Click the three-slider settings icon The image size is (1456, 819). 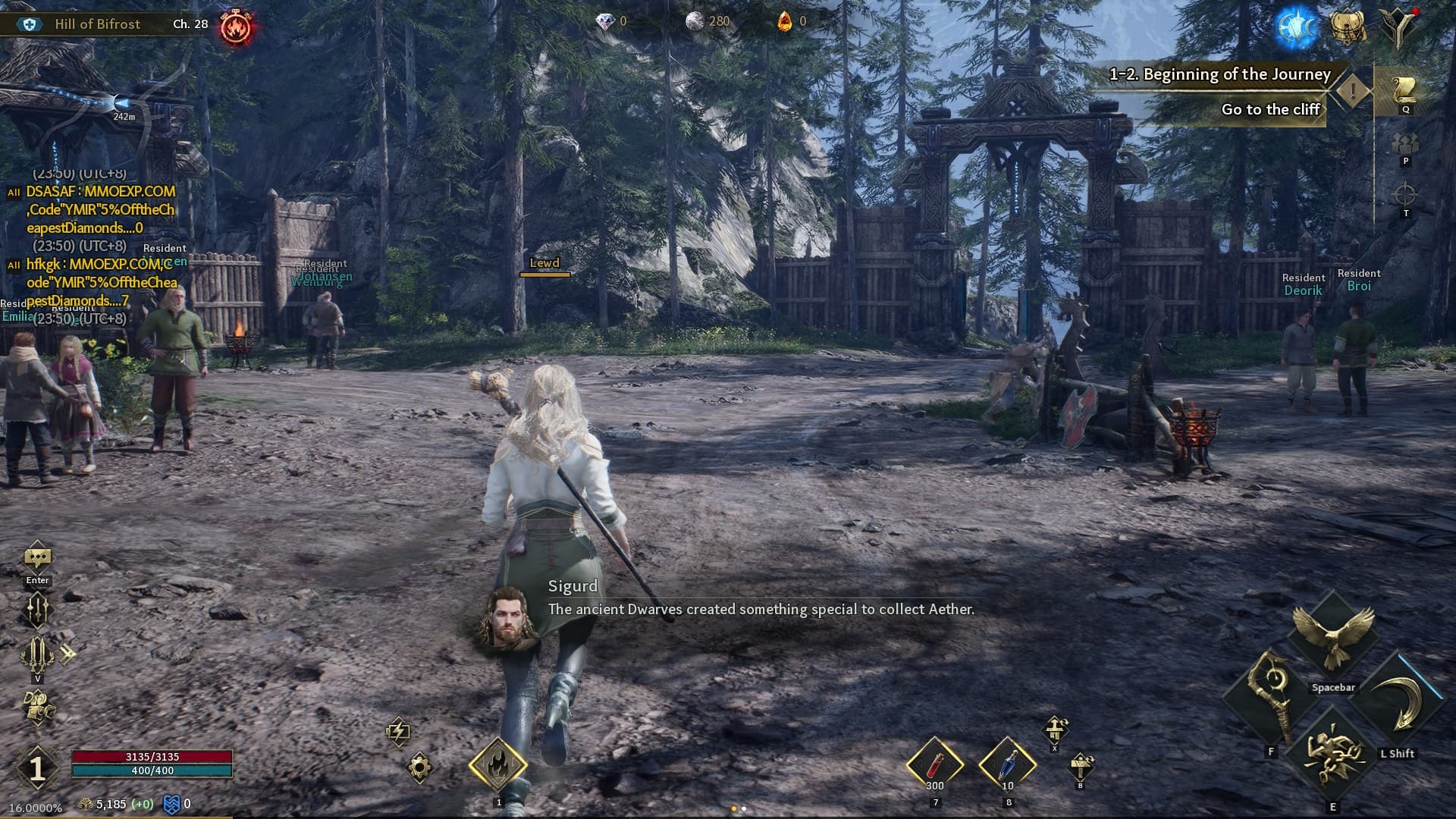[x=37, y=609]
